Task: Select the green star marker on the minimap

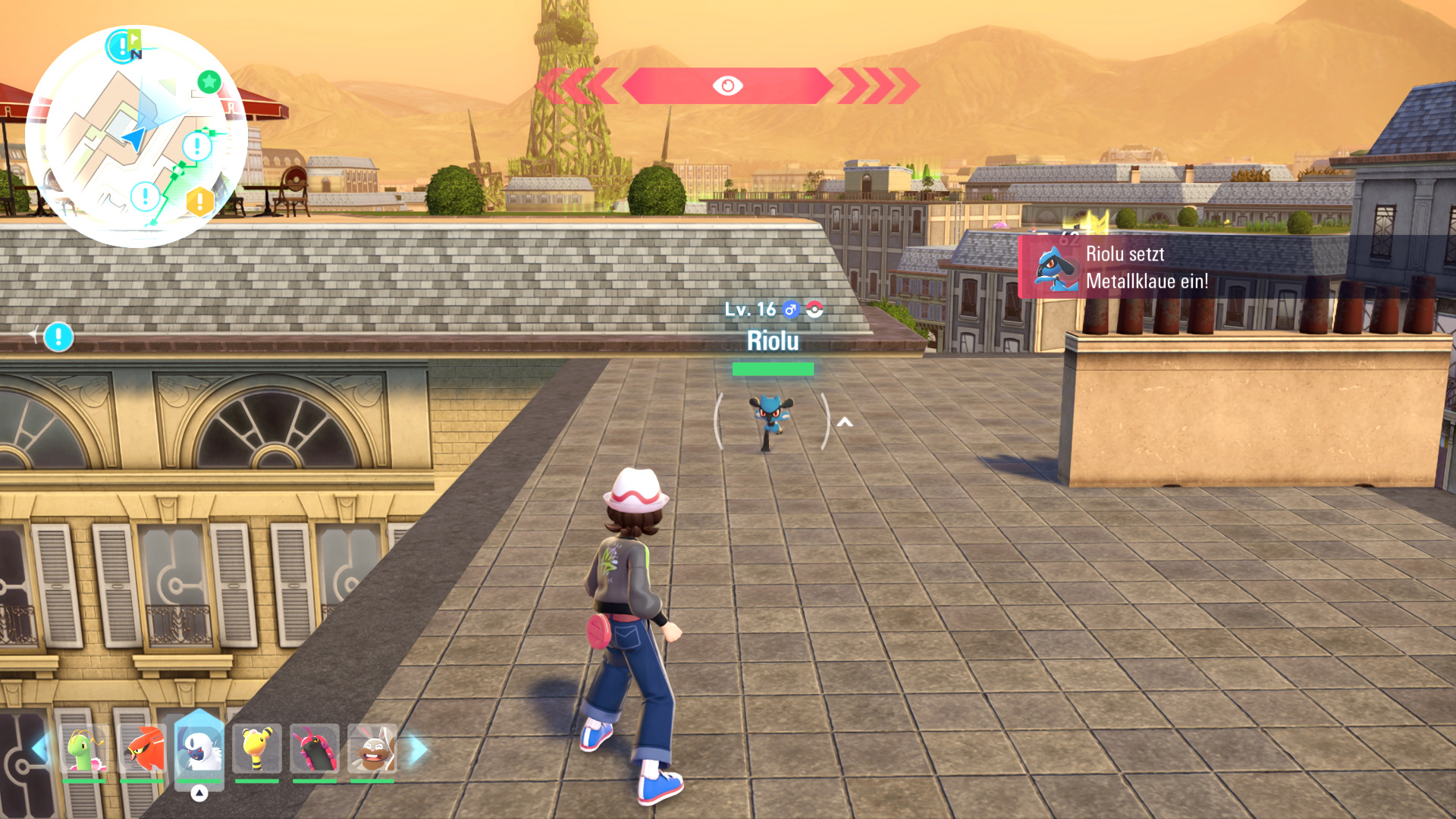Action: click(x=209, y=81)
